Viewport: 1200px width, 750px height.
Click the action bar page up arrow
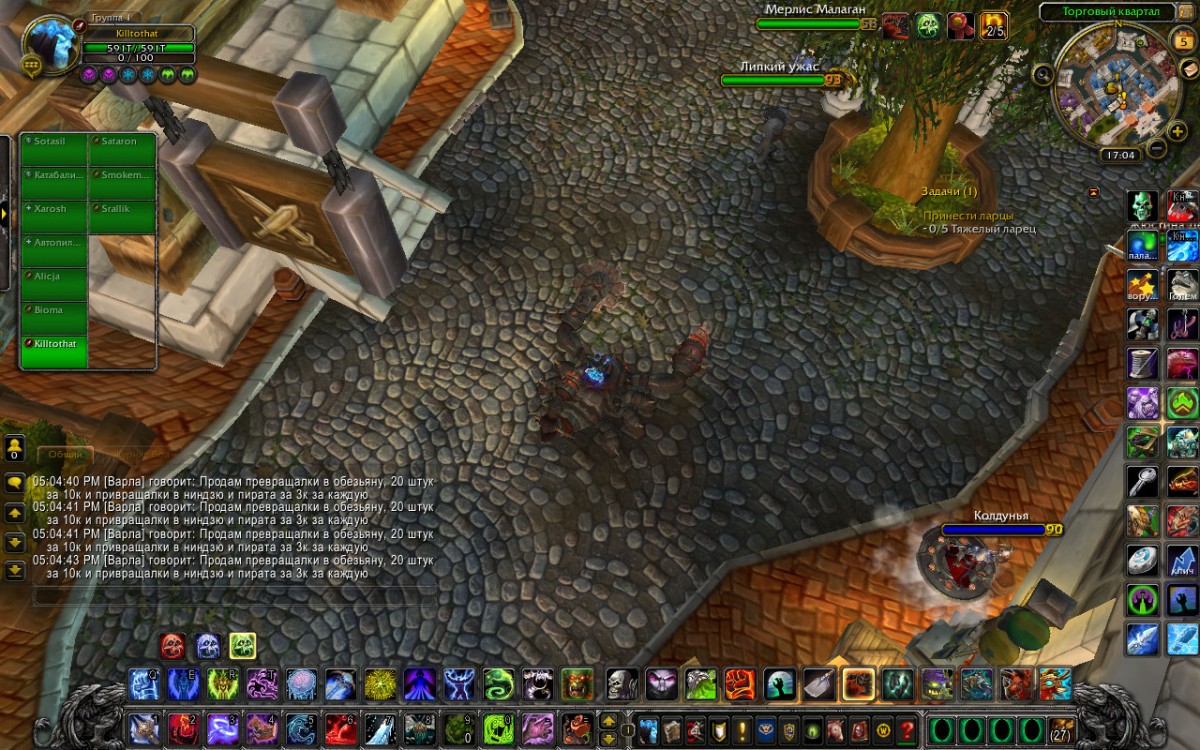click(607, 720)
